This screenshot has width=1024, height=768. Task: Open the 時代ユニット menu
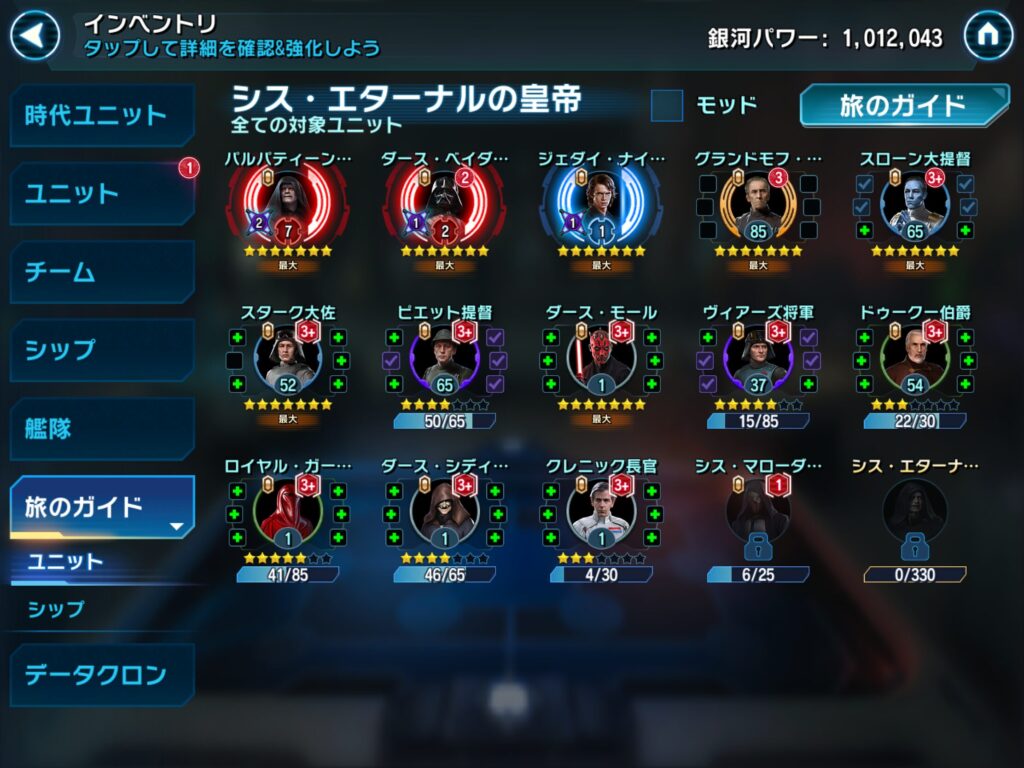101,115
